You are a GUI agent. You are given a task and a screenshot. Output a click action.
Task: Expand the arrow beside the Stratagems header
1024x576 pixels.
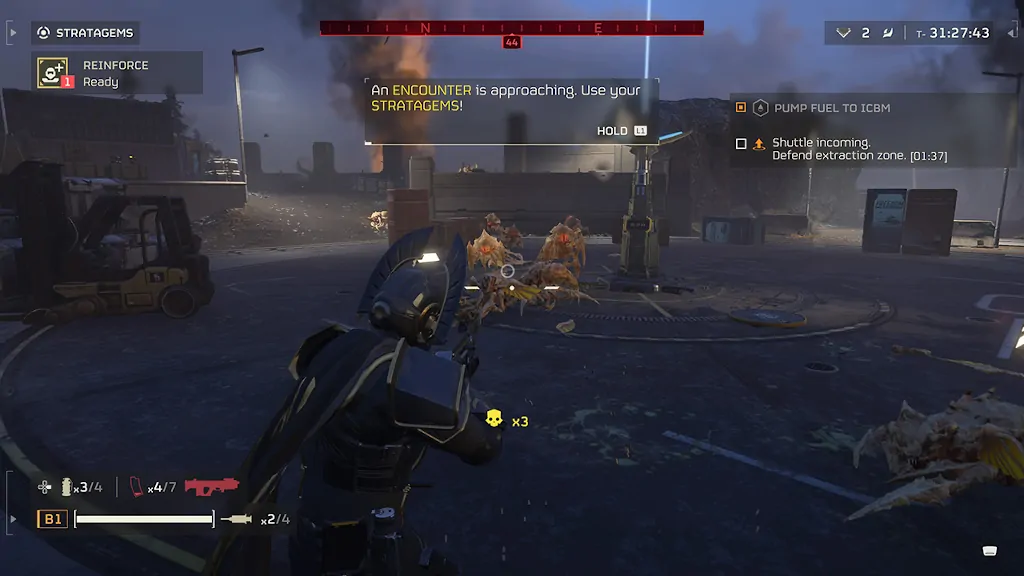[x=12, y=33]
